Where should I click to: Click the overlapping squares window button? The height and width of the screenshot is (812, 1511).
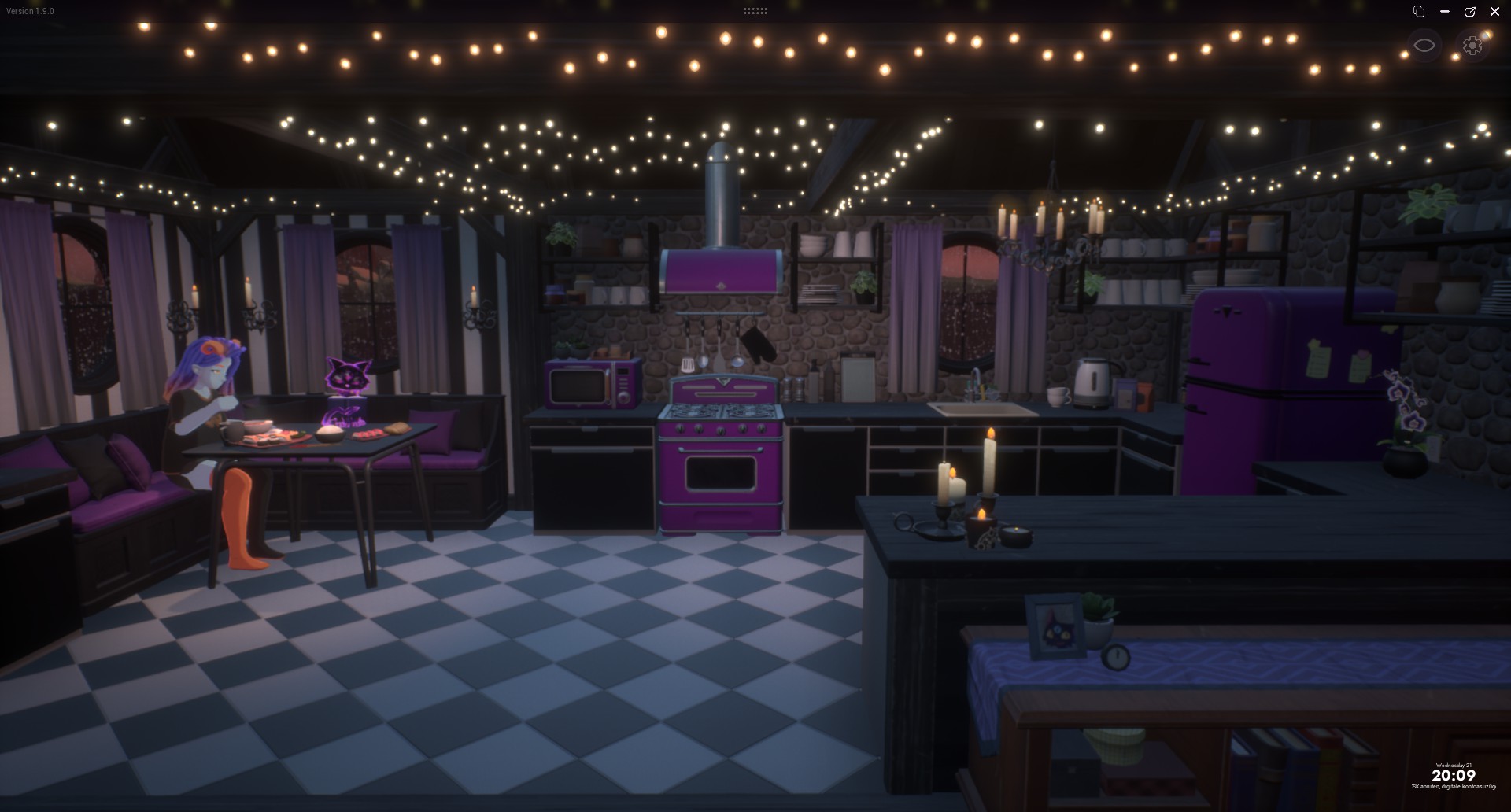pos(1419,12)
